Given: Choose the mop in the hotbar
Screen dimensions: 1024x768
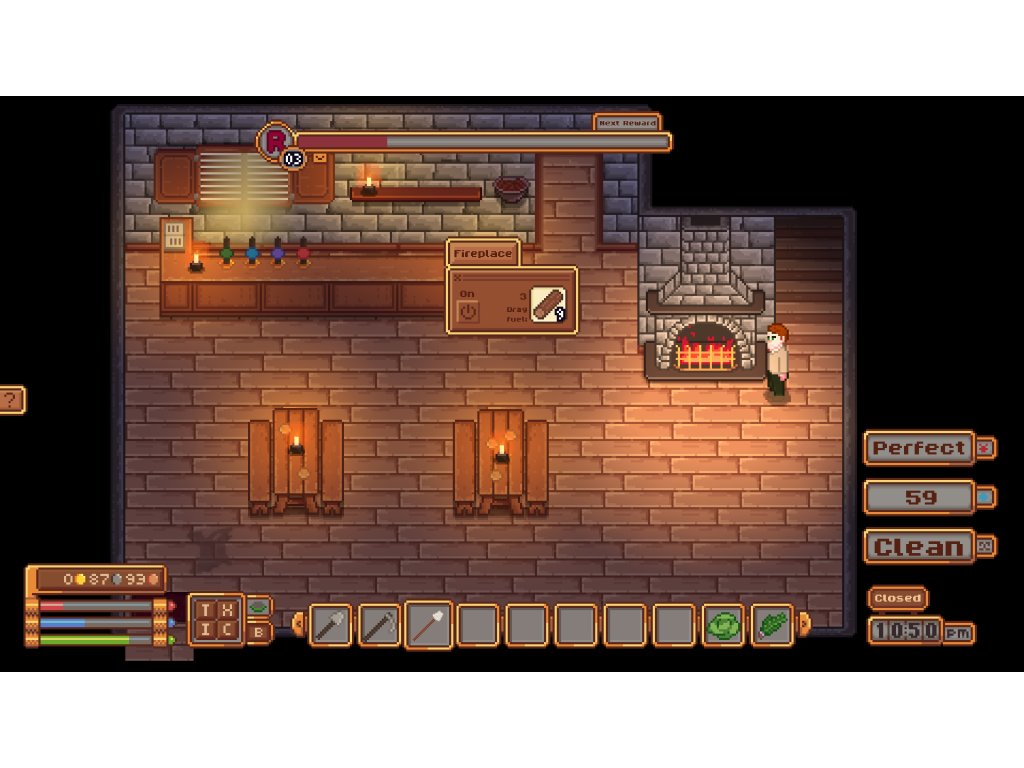Looking at the screenshot, I should pyautogui.click(x=429, y=625).
